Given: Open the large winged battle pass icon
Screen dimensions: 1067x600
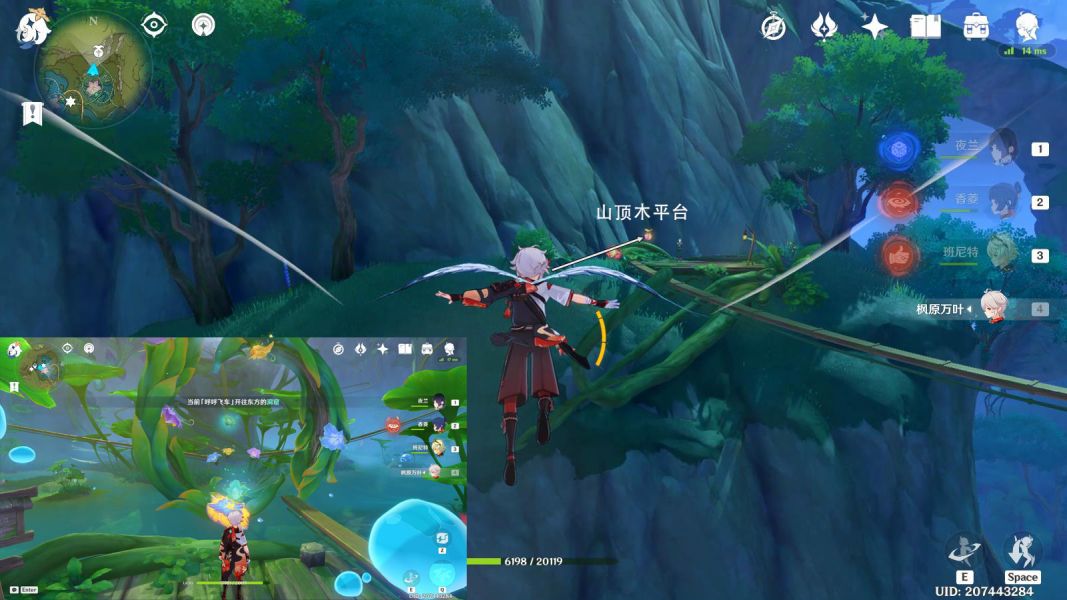Looking at the screenshot, I should coord(824,27).
